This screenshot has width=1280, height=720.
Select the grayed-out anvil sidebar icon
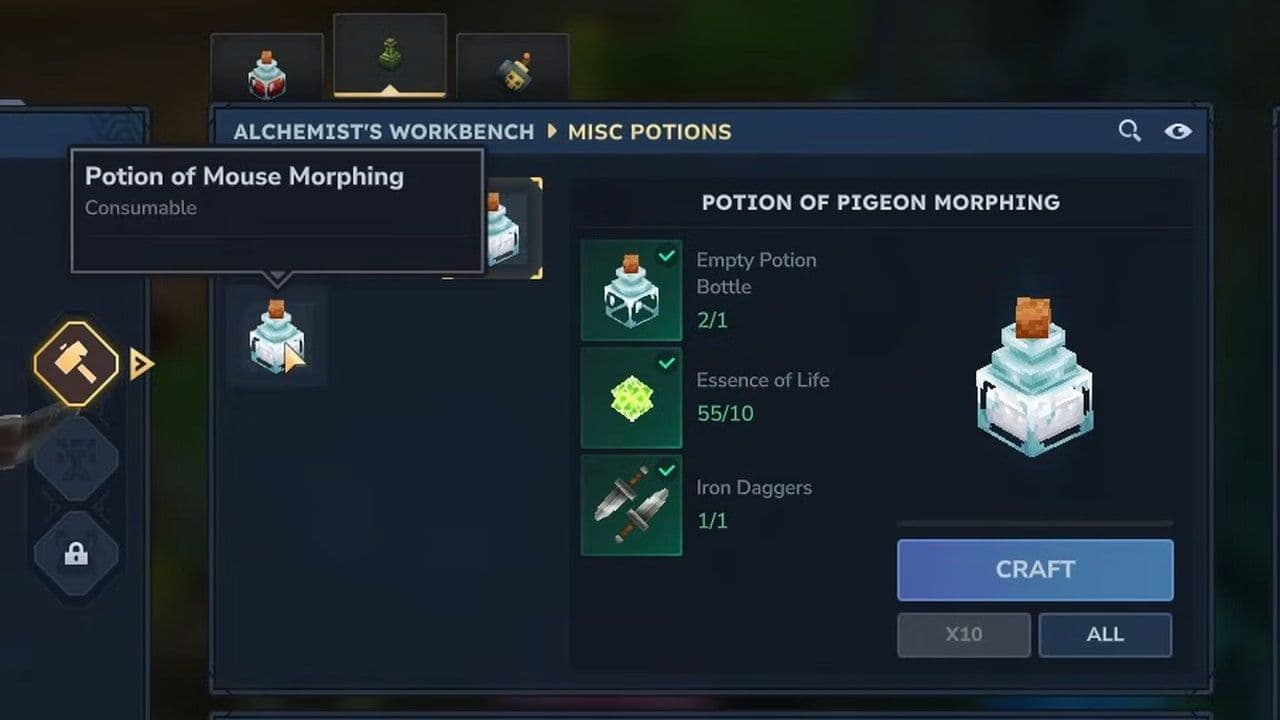click(x=76, y=460)
